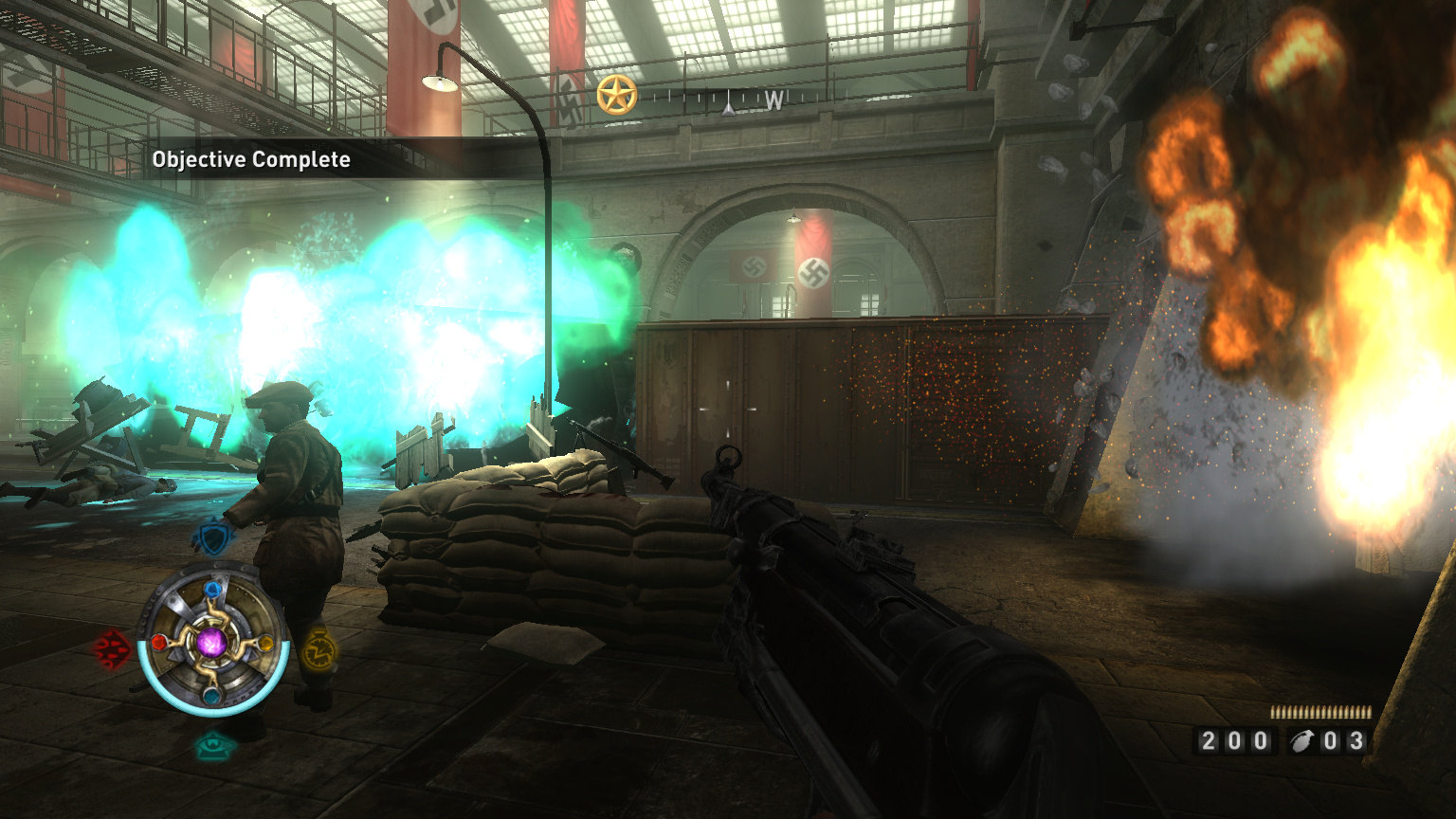Trigger the yellow stopwatch Mire power icon
Image resolution: width=1456 pixels, height=819 pixels.
click(x=318, y=649)
